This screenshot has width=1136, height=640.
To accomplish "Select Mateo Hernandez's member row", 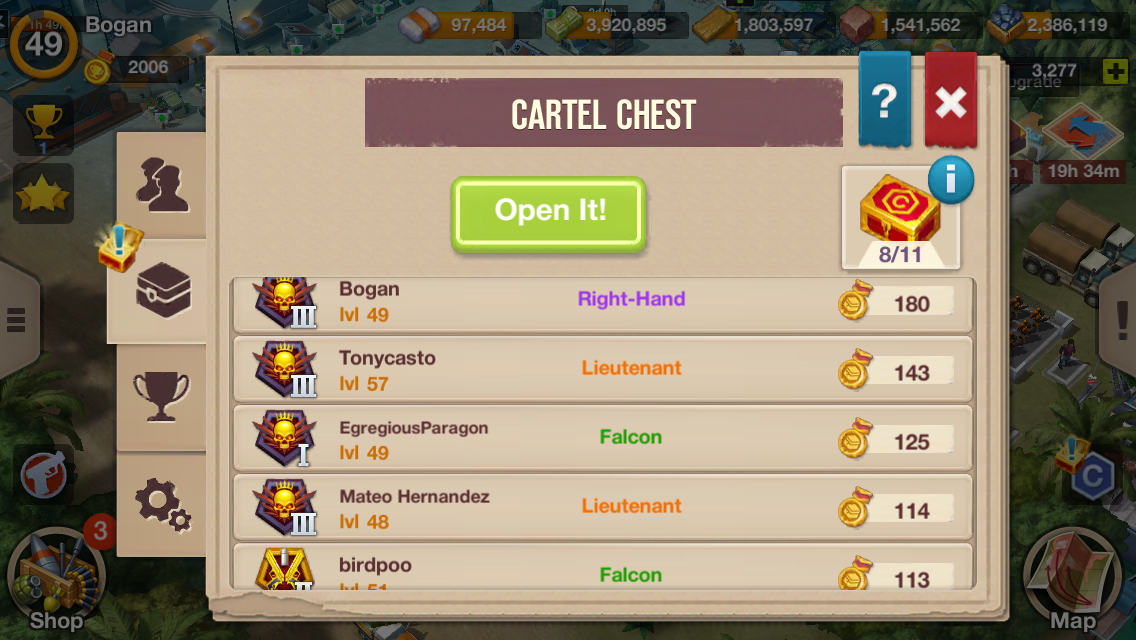I will (x=602, y=508).
